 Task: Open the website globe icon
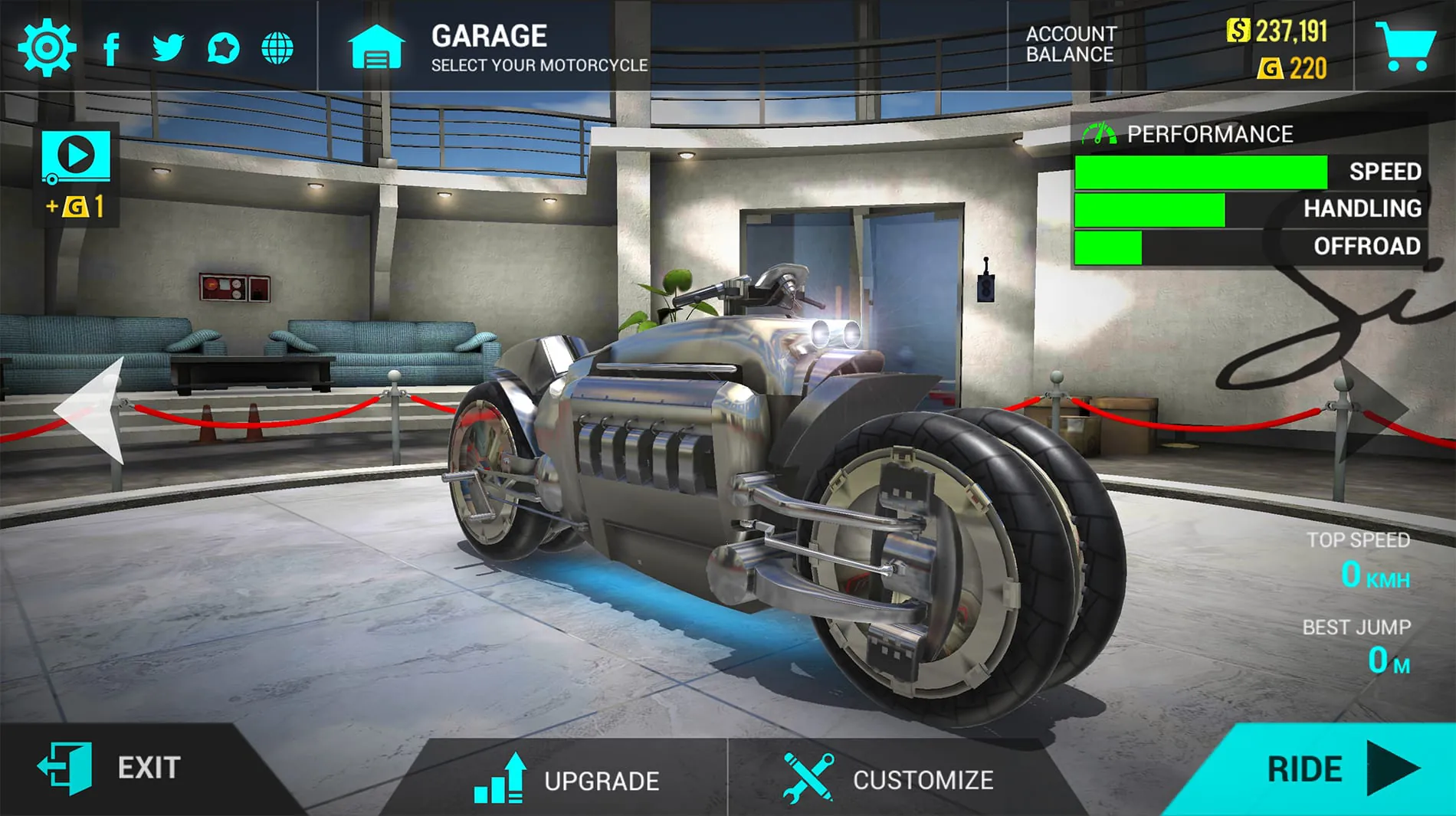[277, 48]
